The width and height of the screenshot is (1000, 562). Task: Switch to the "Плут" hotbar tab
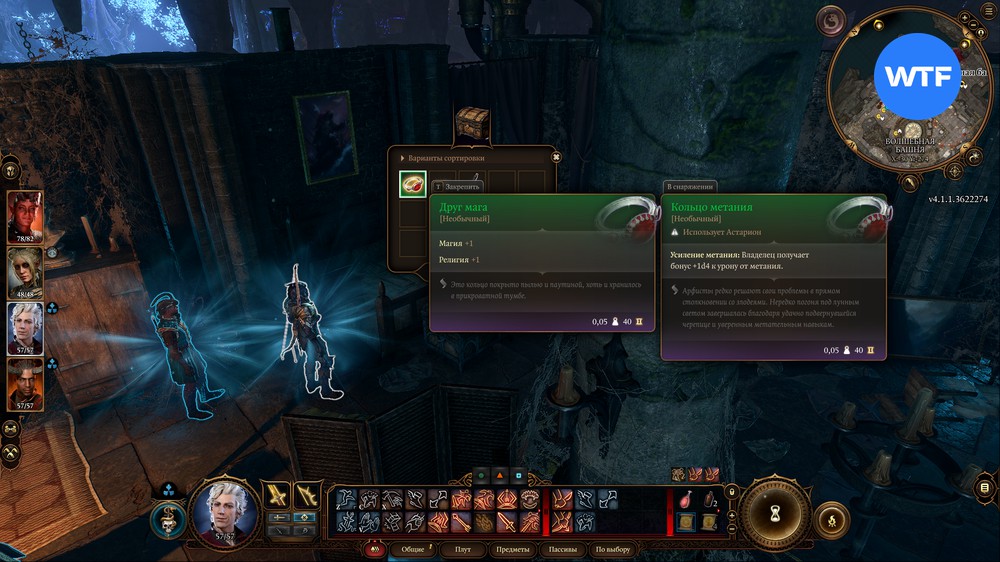pos(462,550)
